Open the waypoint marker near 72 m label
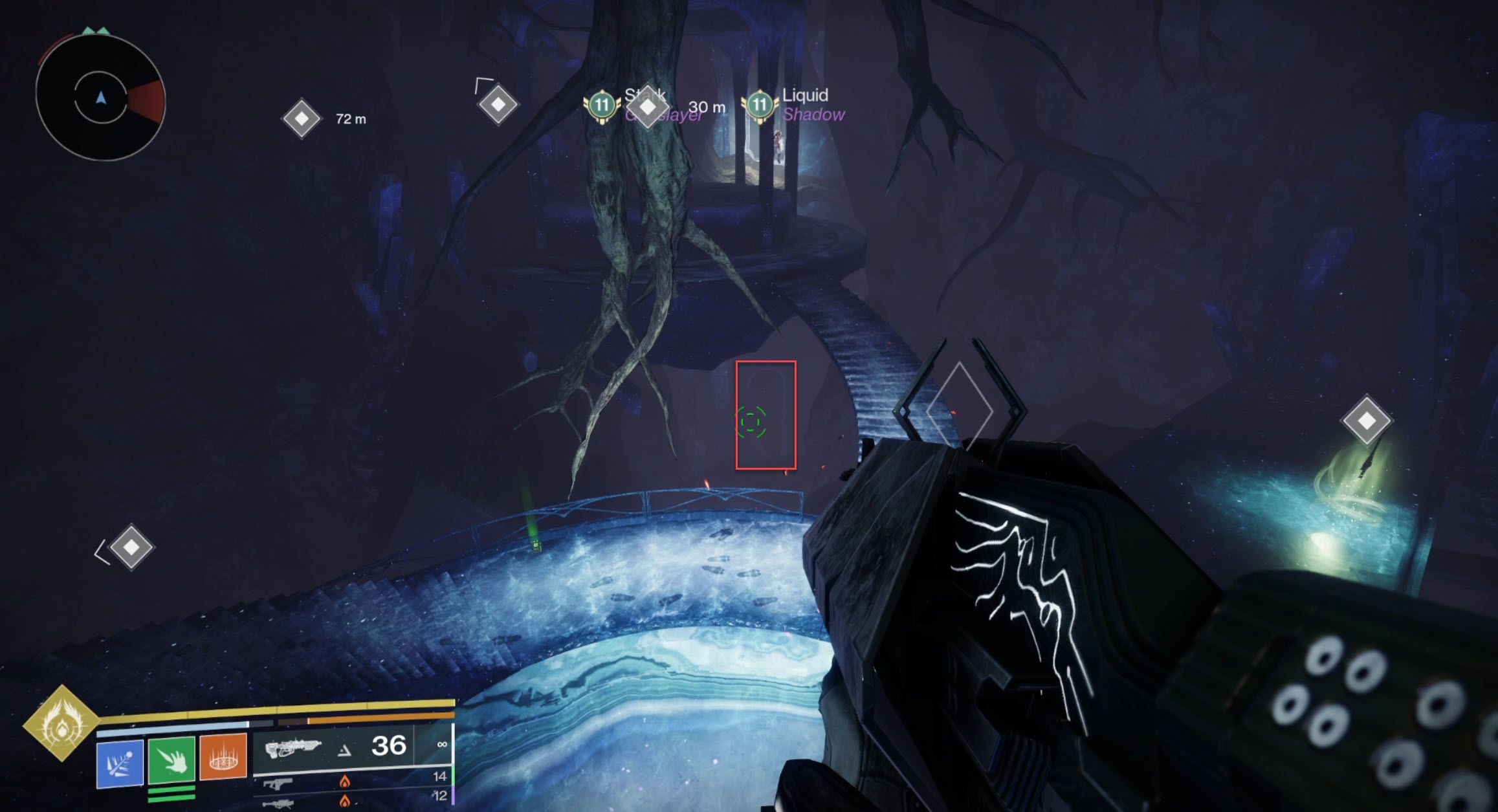1498x812 pixels. 301,118
